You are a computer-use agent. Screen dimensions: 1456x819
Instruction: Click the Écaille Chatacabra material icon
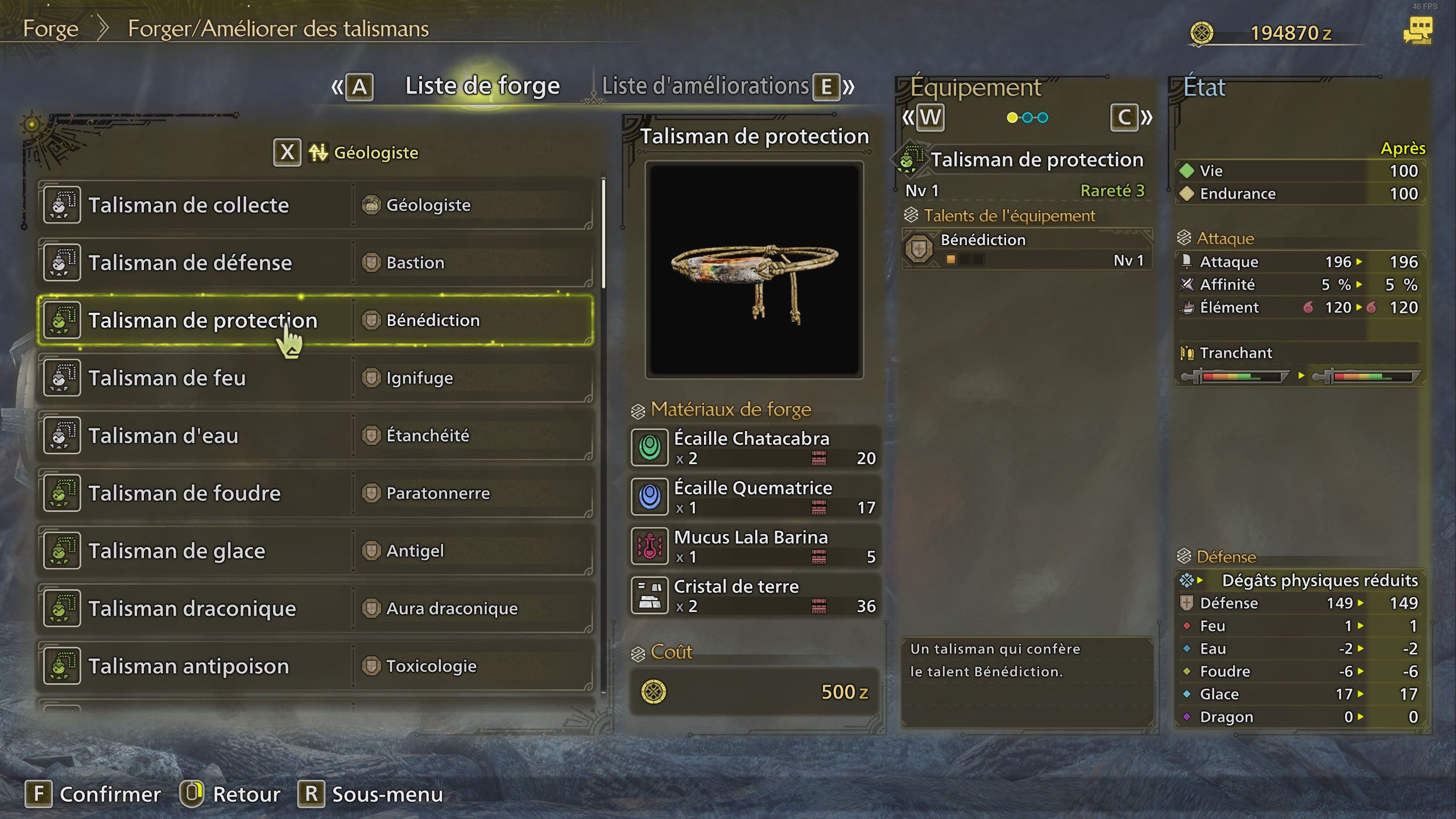(x=650, y=447)
